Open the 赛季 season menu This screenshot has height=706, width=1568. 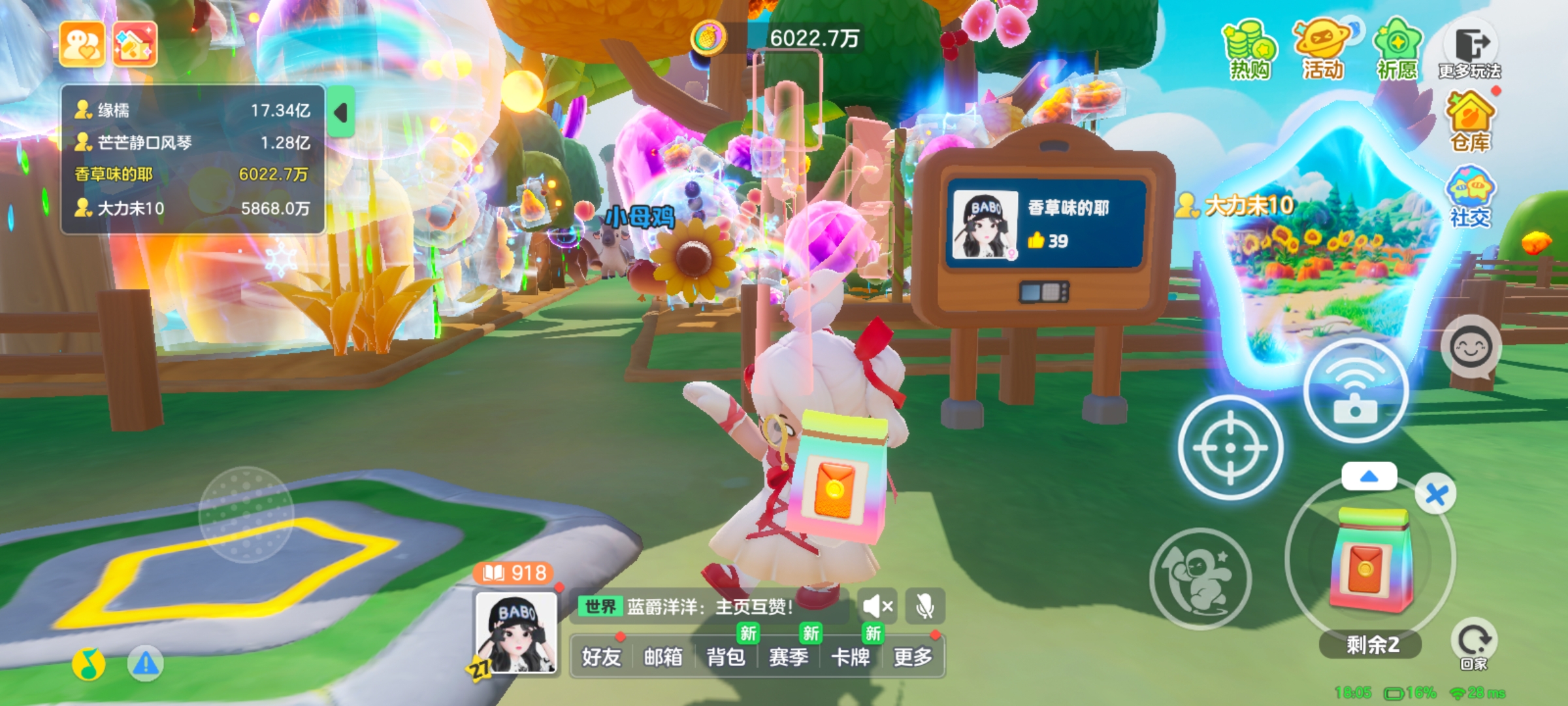point(789,656)
